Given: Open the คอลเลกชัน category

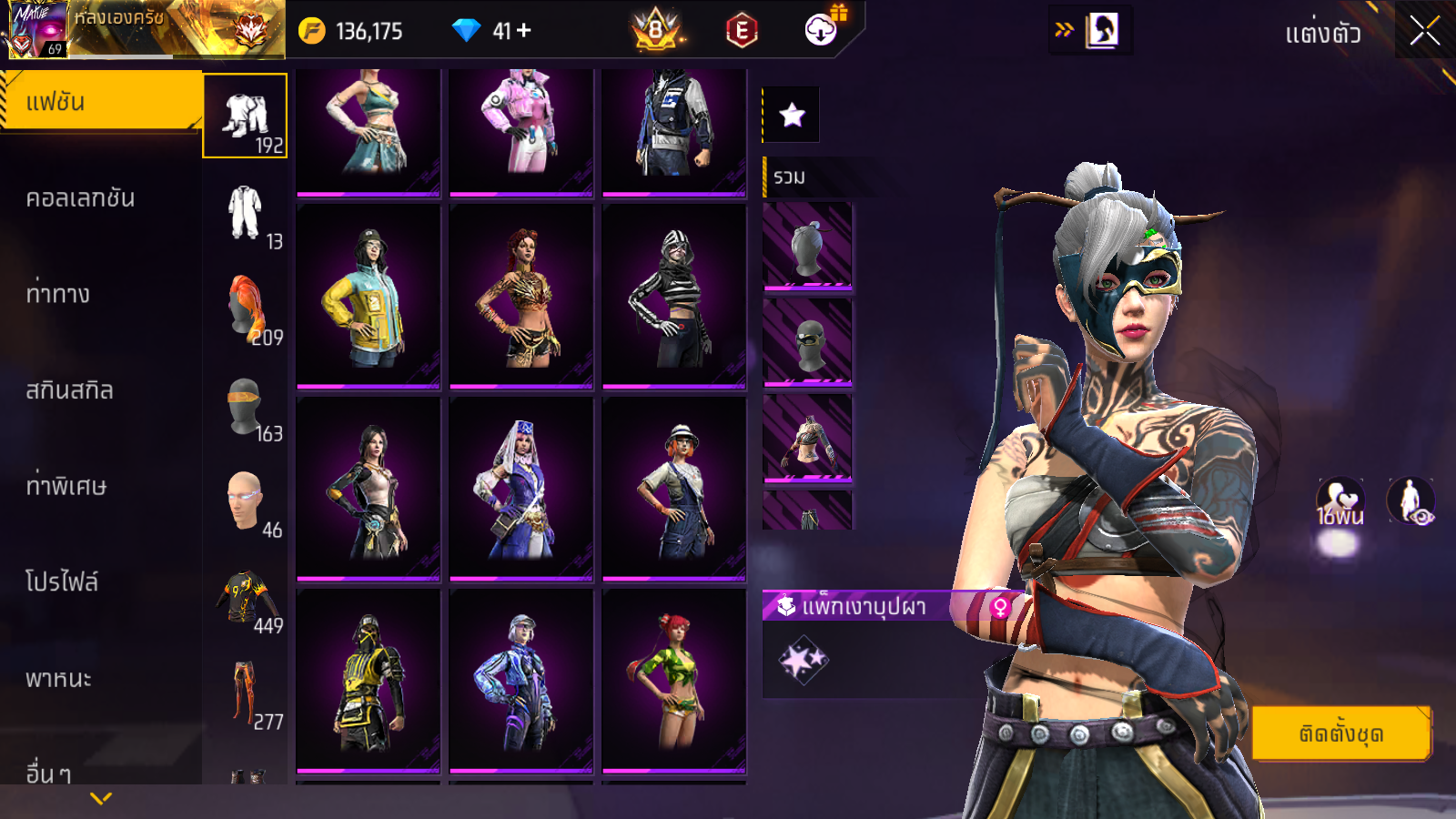Looking at the screenshot, I should point(81,198).
